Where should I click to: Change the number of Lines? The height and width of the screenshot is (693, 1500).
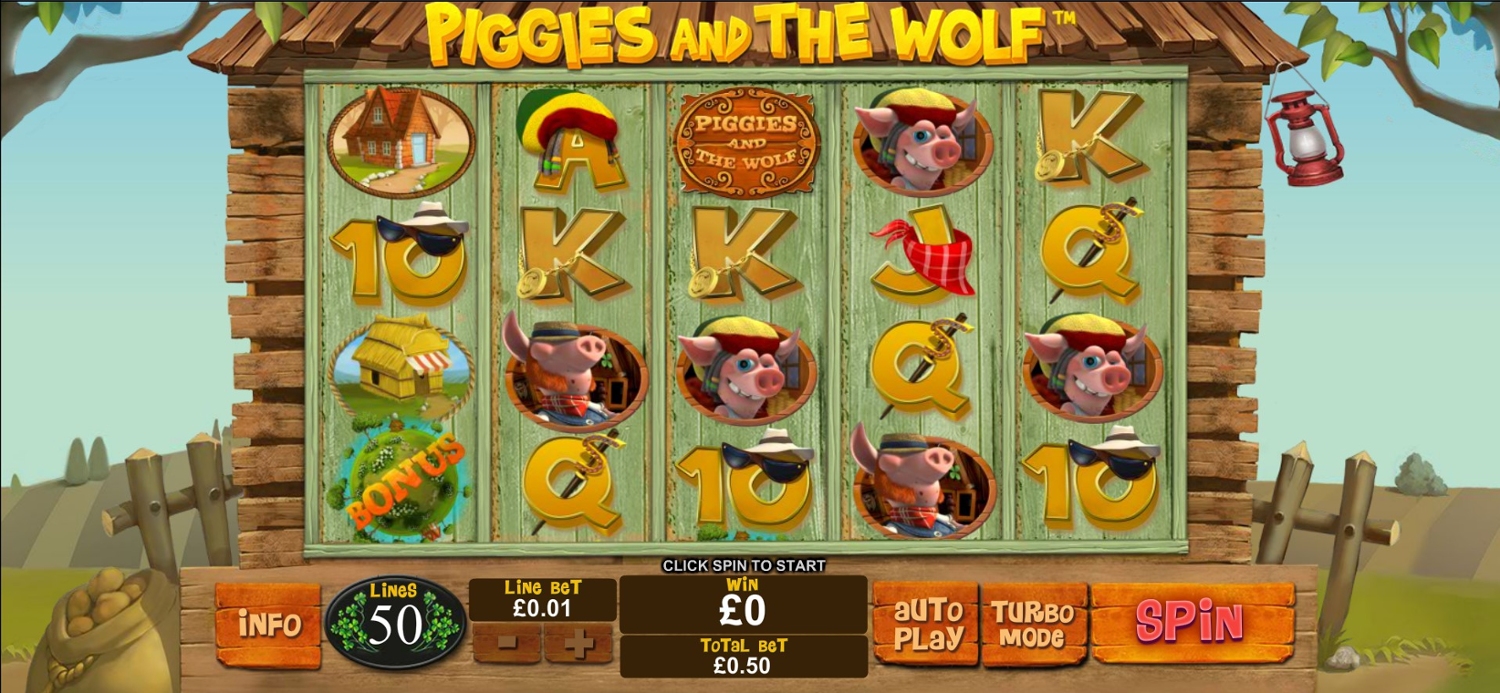click(x=396, y=622)
